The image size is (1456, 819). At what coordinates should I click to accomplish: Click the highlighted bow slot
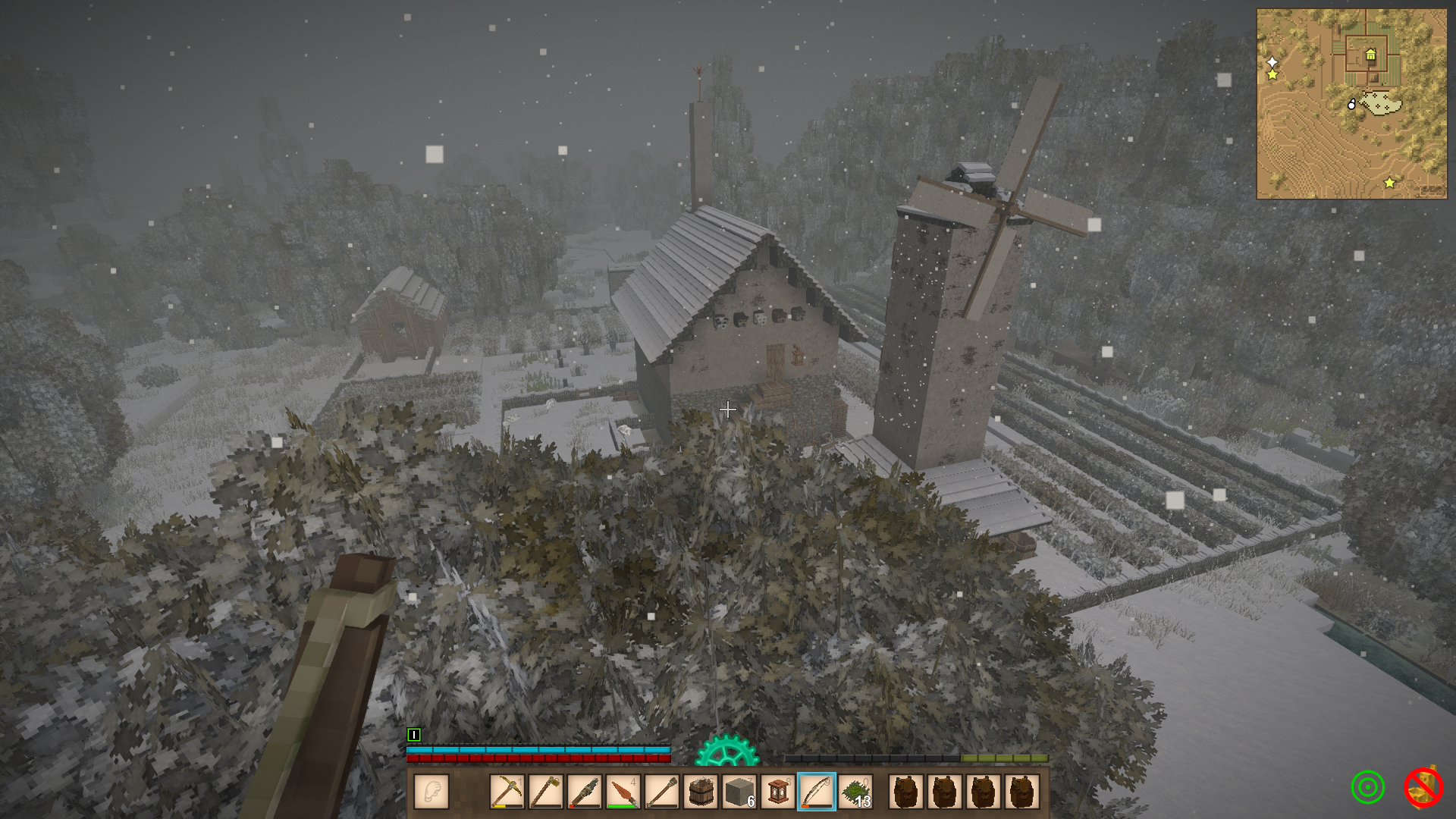[x=817, y=792]
